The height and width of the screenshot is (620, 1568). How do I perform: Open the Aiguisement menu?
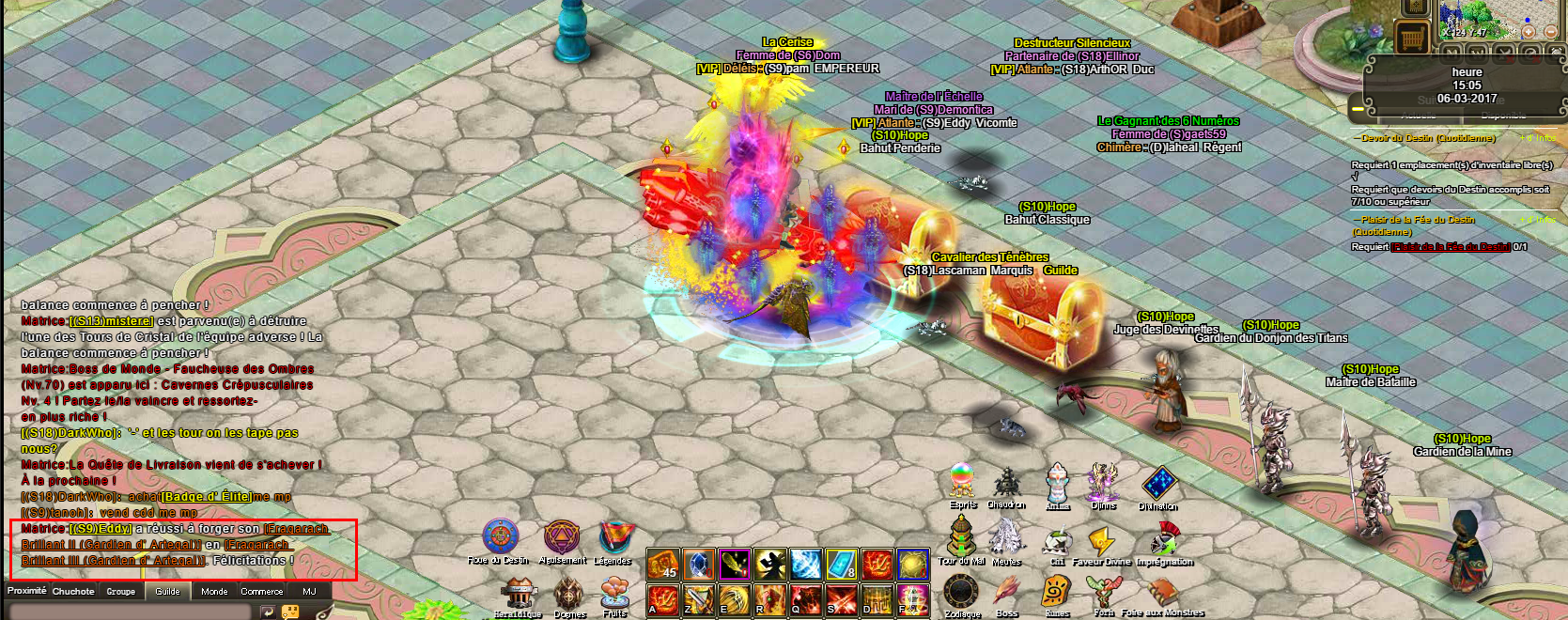coord(562,538)
